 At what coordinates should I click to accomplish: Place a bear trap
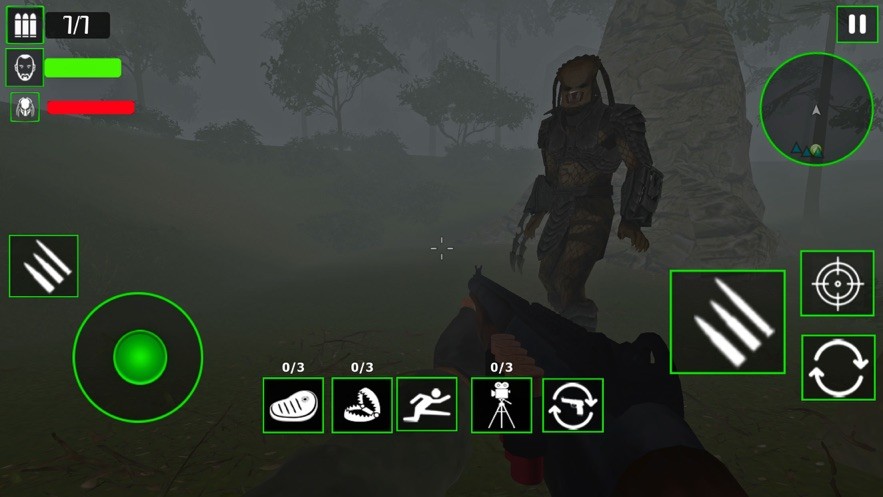[x=362, y=405]
